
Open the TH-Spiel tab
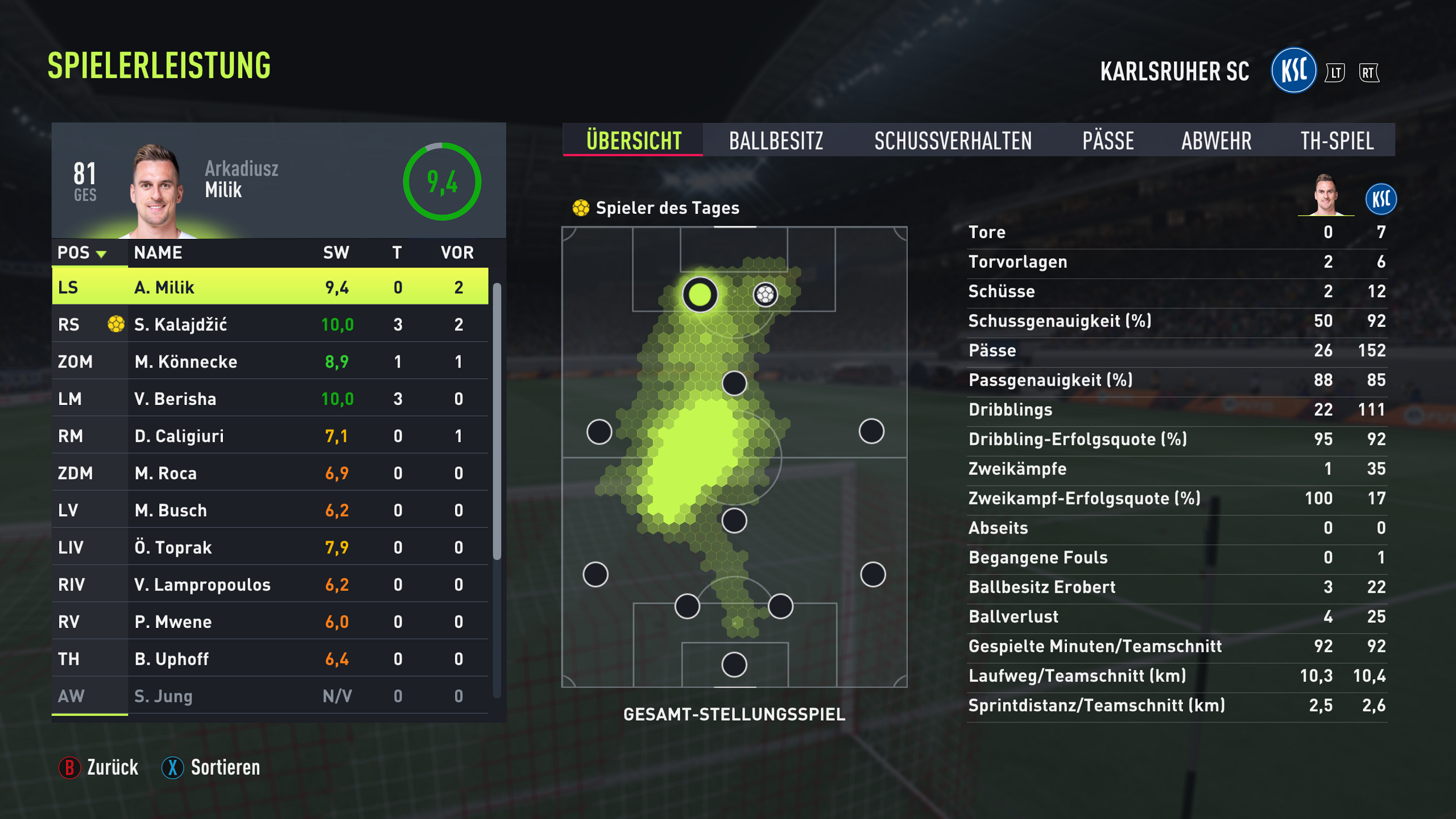tap(1337, 140)
